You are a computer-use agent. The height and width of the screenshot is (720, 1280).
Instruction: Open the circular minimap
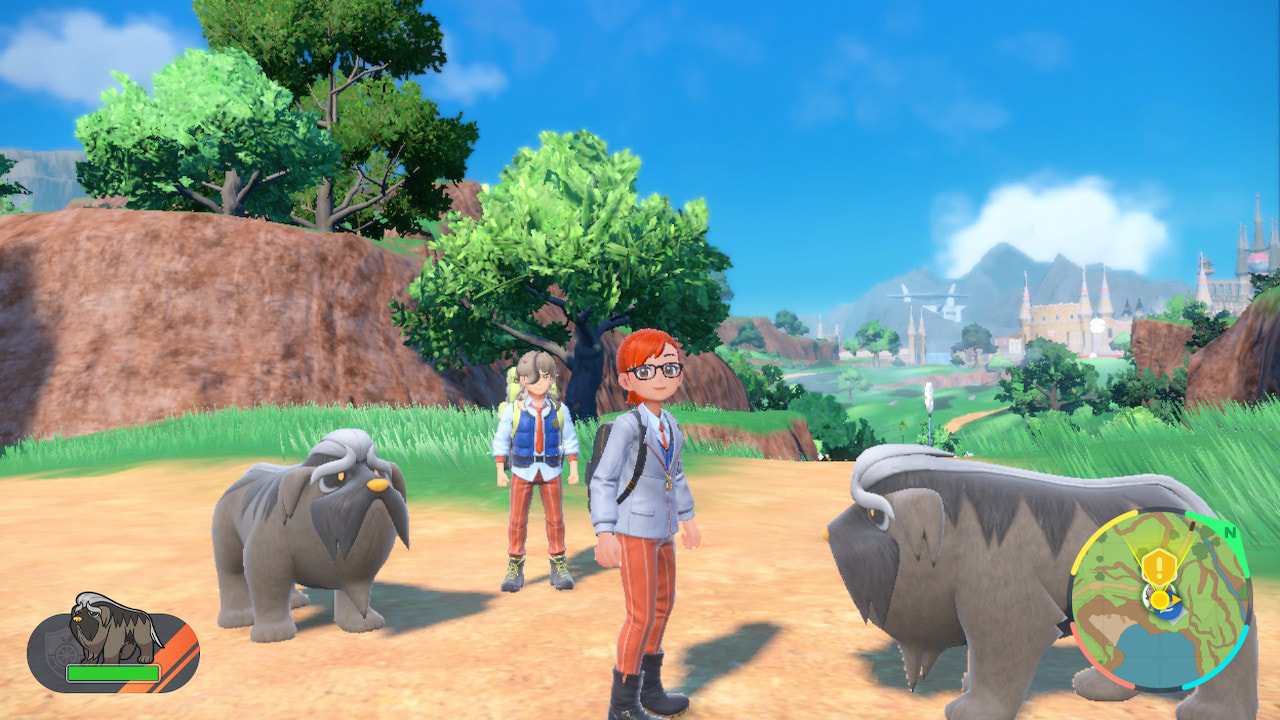pos(1160,599)
